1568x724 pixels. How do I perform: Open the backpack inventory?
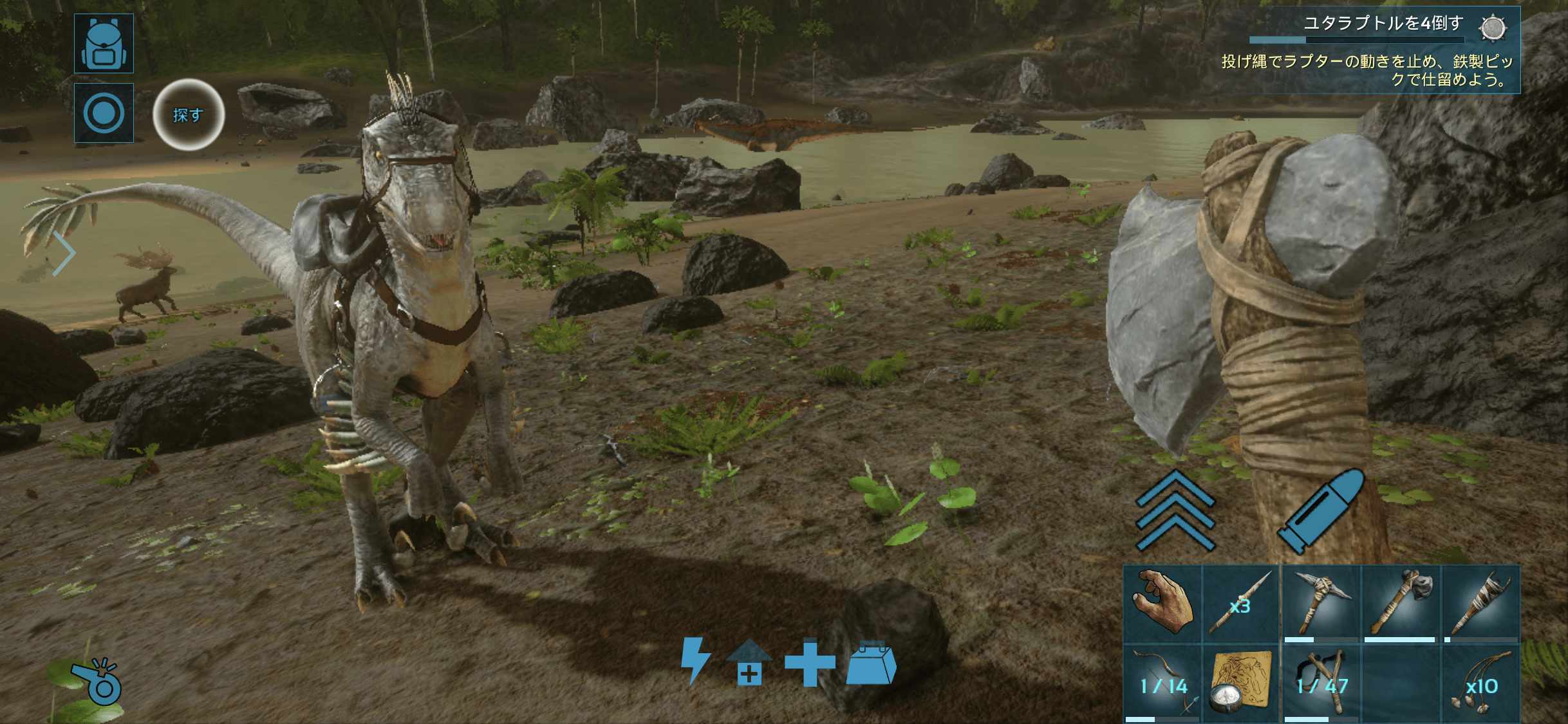[x=104, y=43]
